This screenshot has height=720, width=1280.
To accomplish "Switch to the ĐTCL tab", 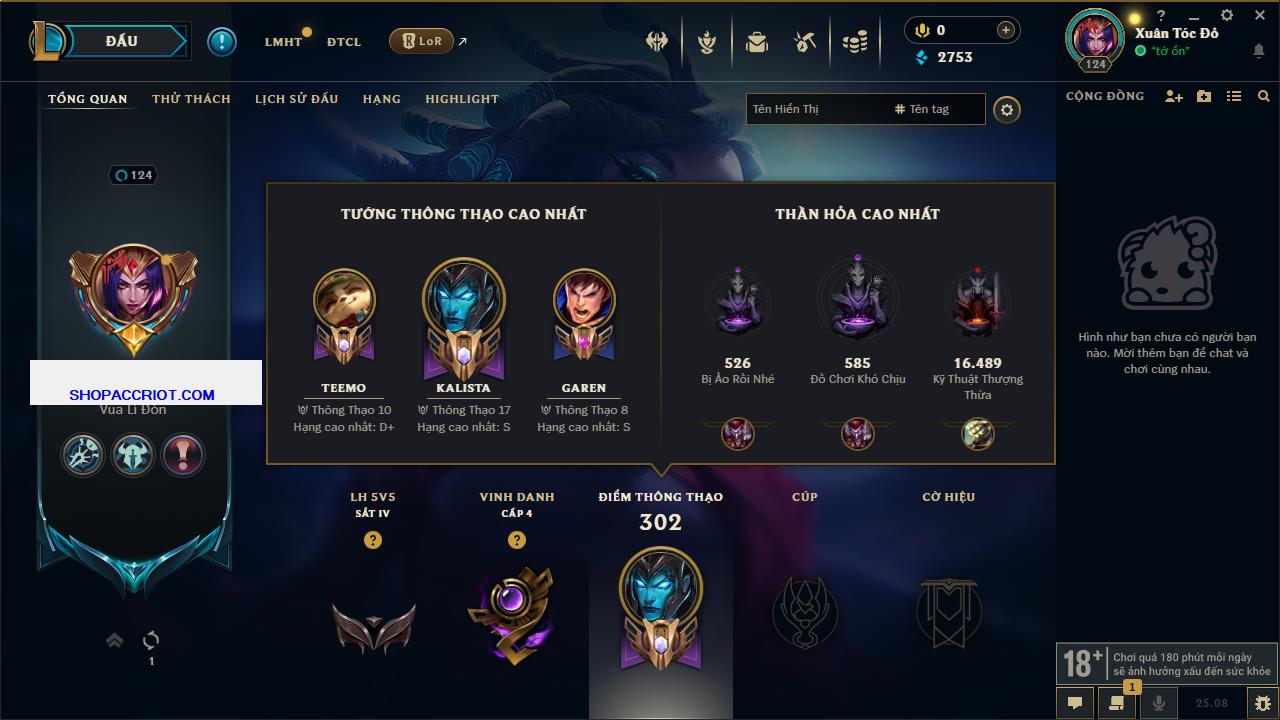I will [x=343, y=42].
